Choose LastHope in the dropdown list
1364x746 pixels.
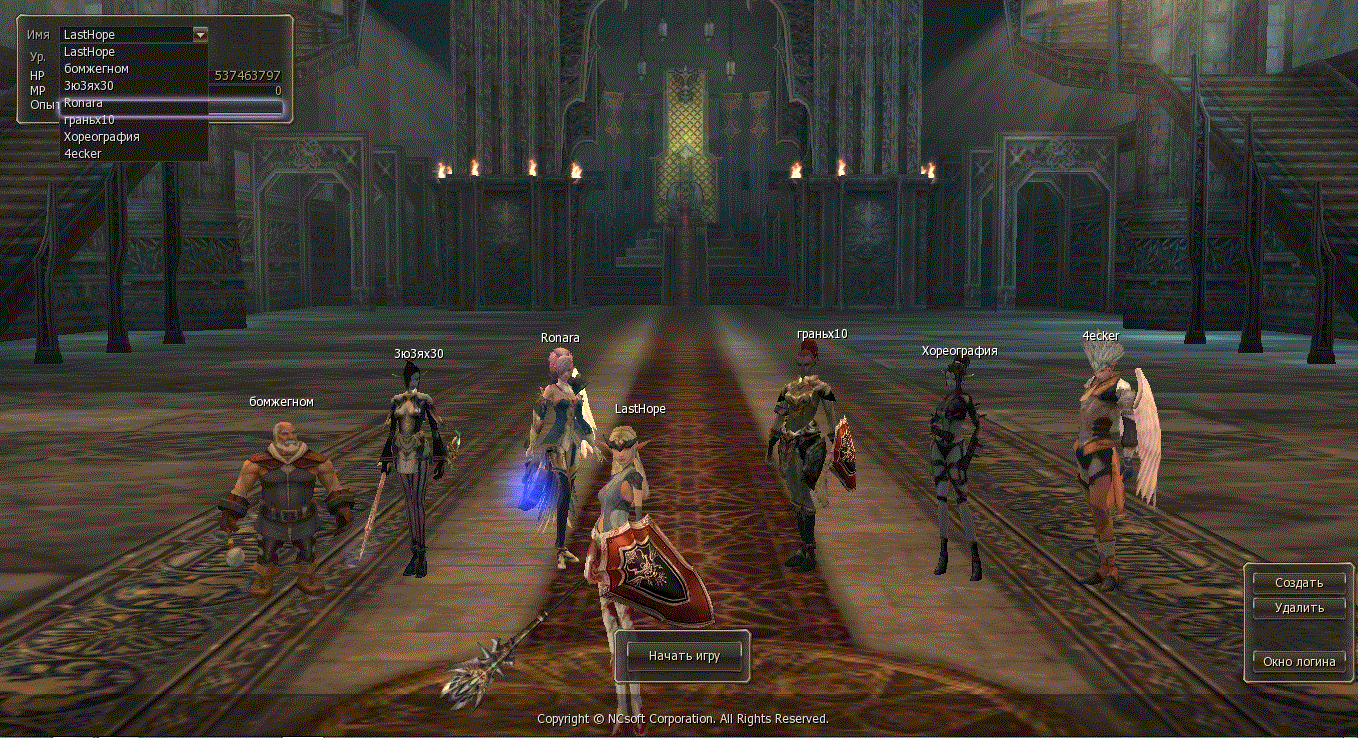(89, 51)
